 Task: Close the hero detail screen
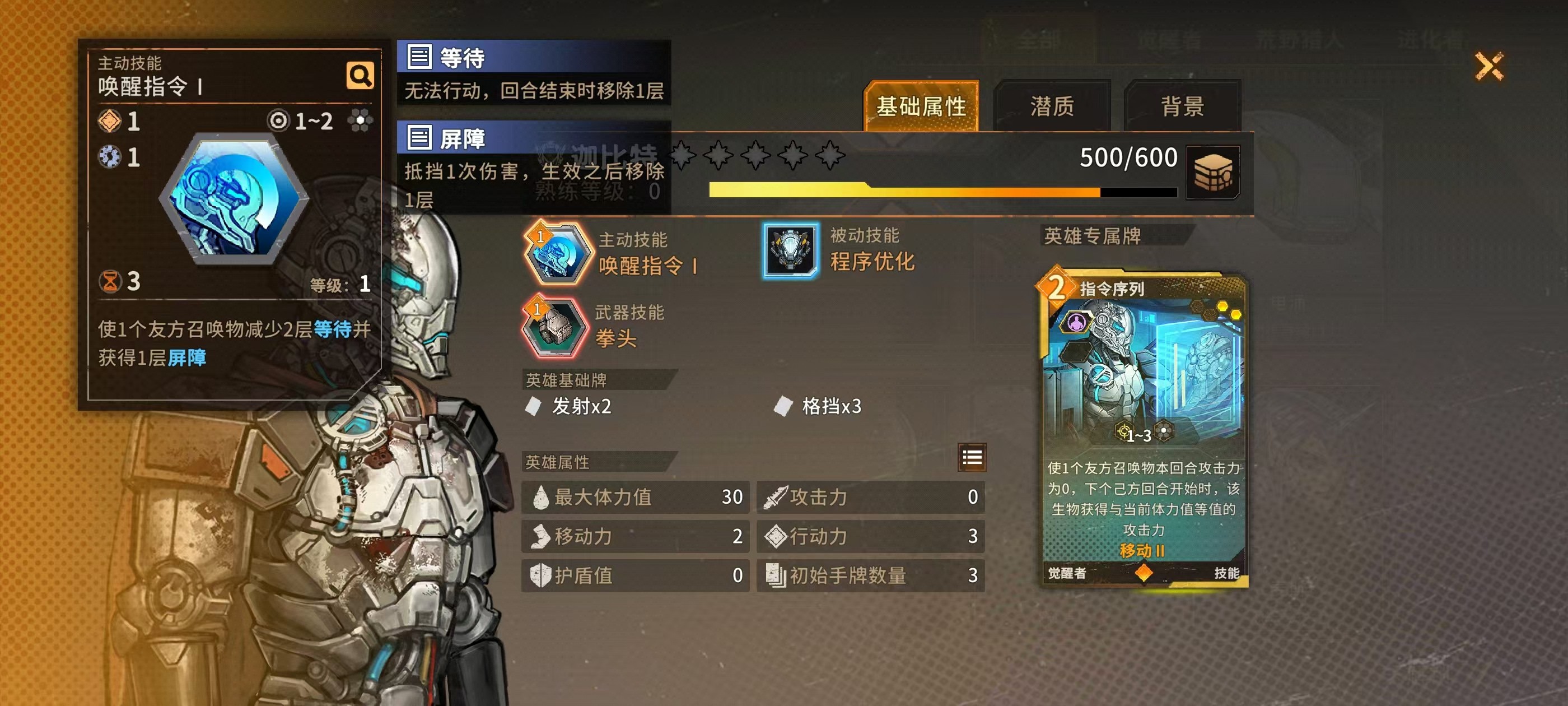pyautogui.click(x=1488, y=66)
